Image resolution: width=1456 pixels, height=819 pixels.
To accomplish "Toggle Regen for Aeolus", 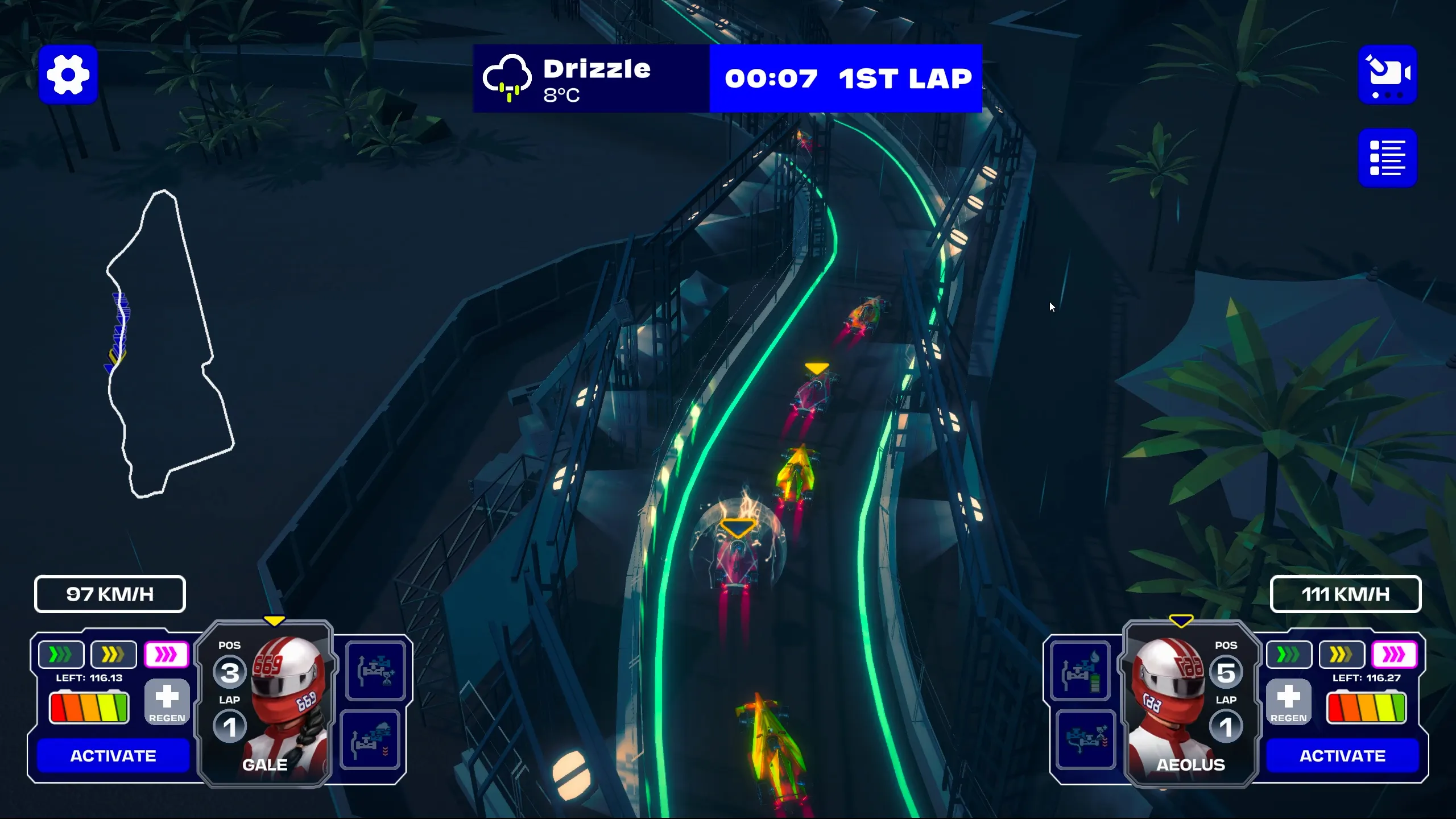I will point(1288,702).
